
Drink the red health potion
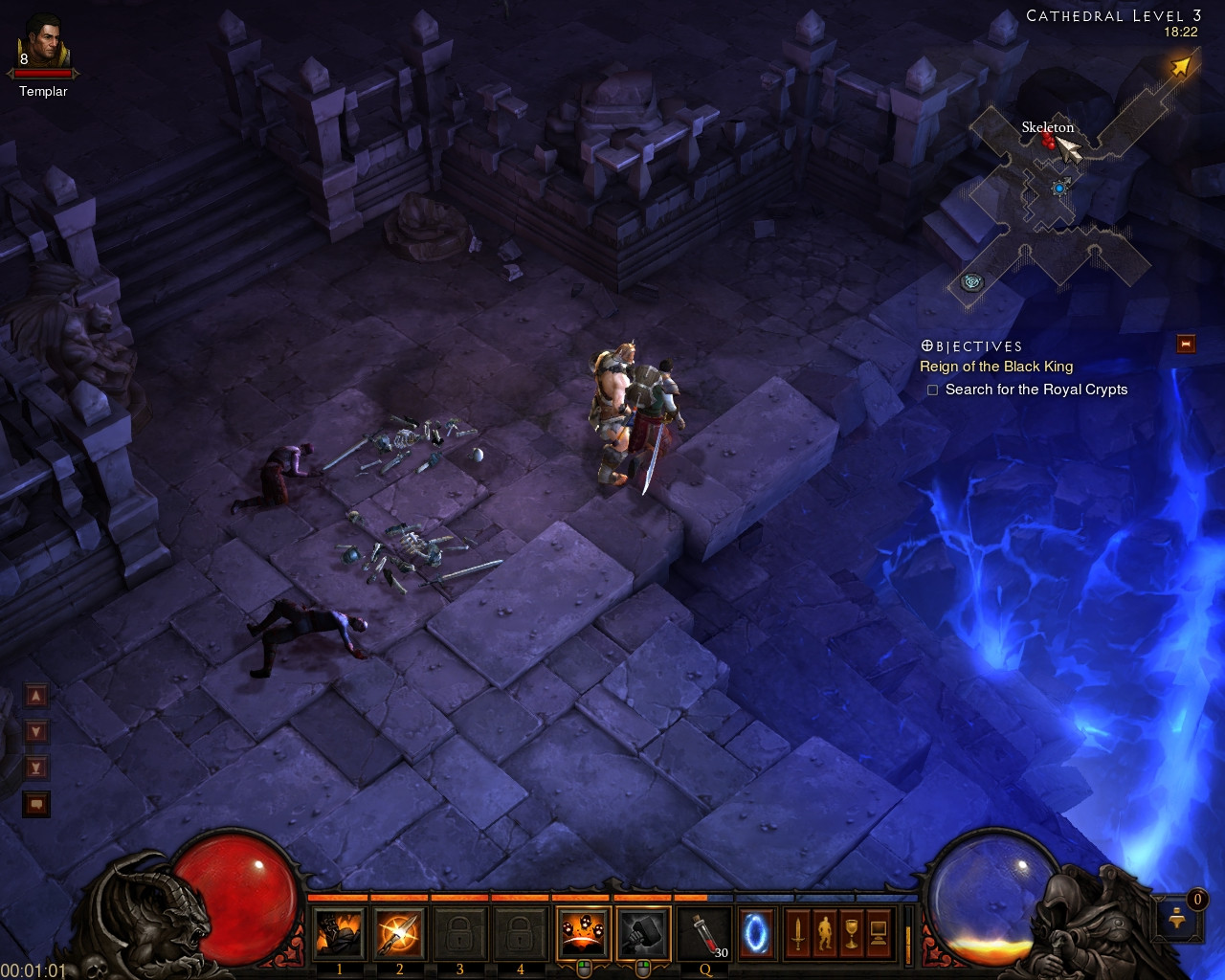pos(705,933)
